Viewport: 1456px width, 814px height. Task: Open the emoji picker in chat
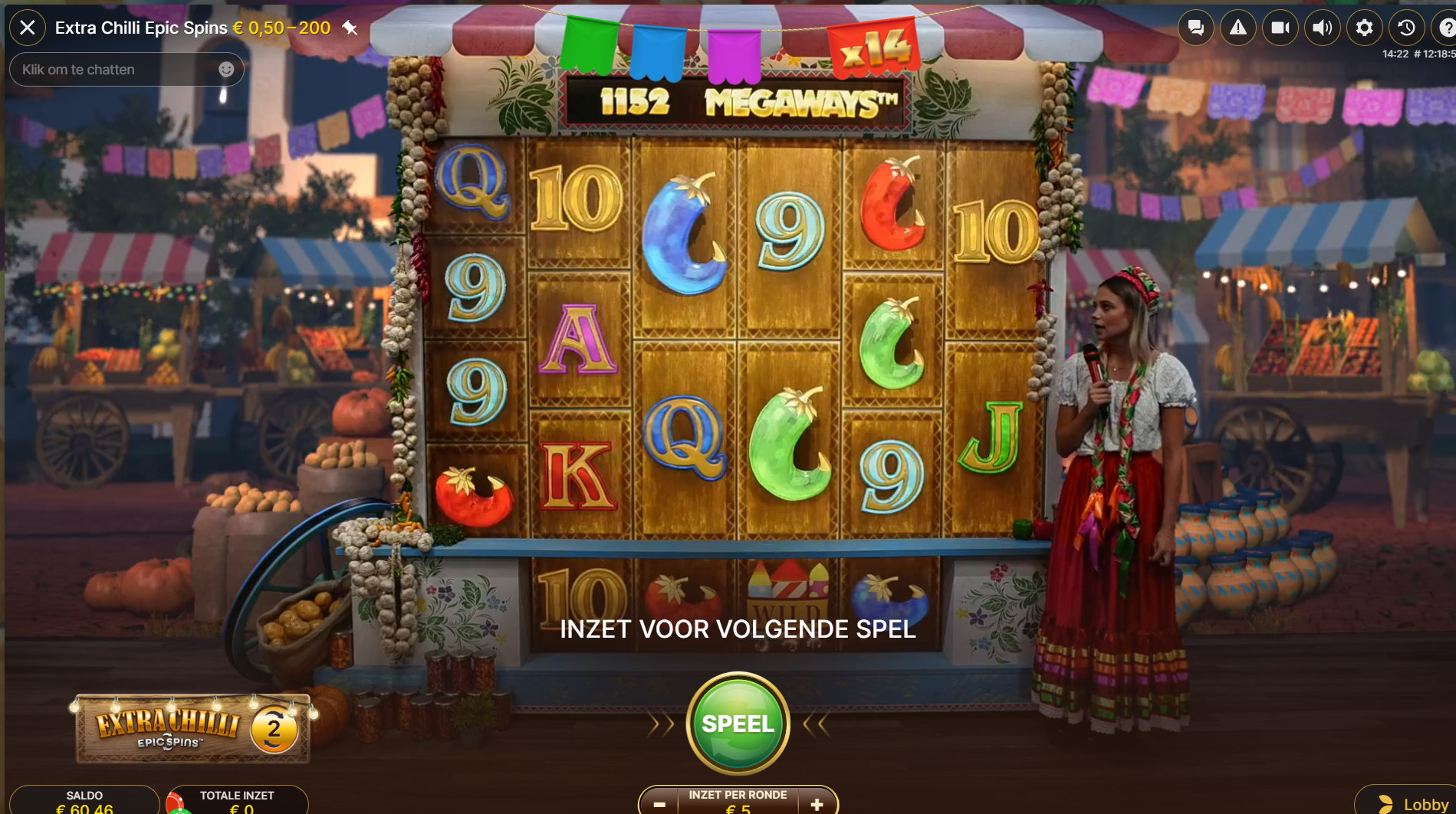[x=226, y=69]
